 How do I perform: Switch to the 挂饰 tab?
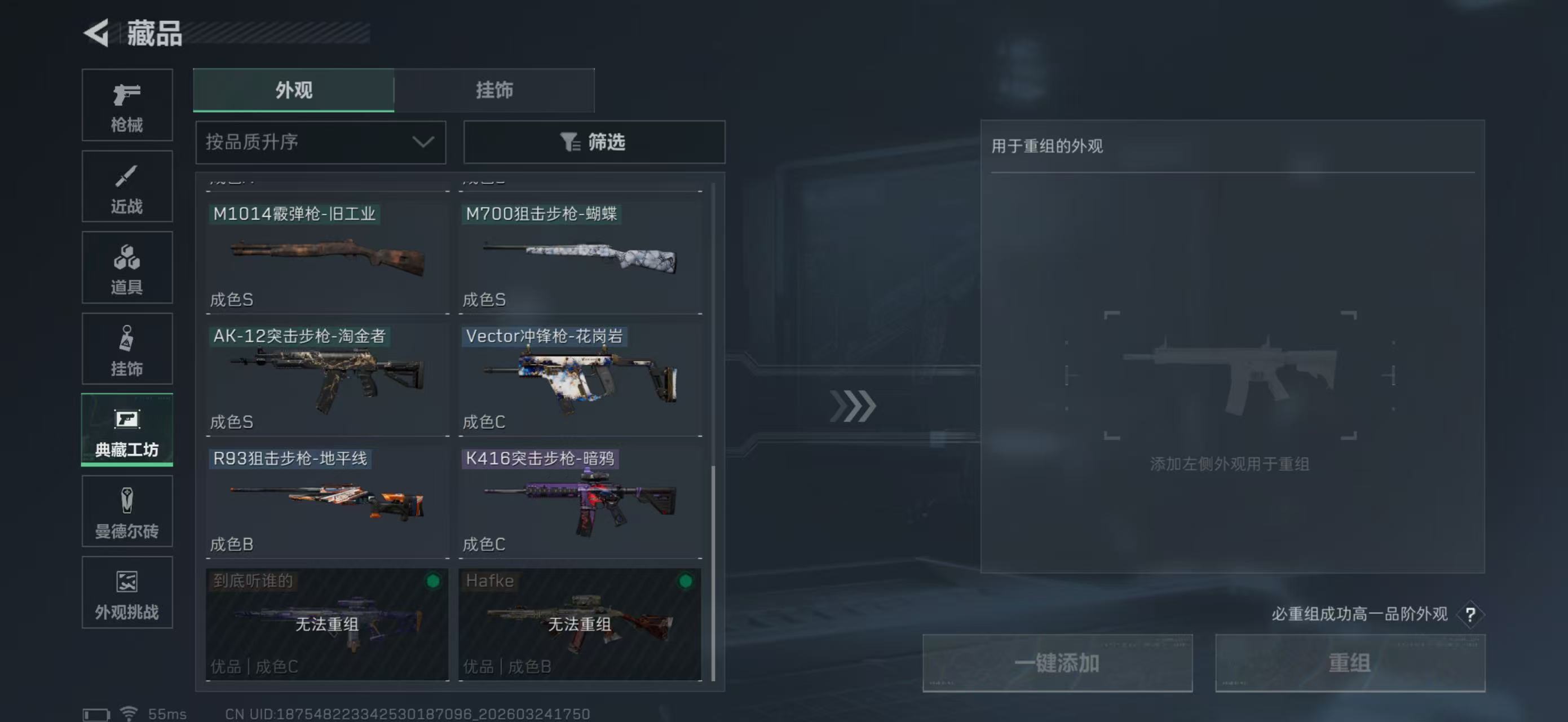coord(494,90)
